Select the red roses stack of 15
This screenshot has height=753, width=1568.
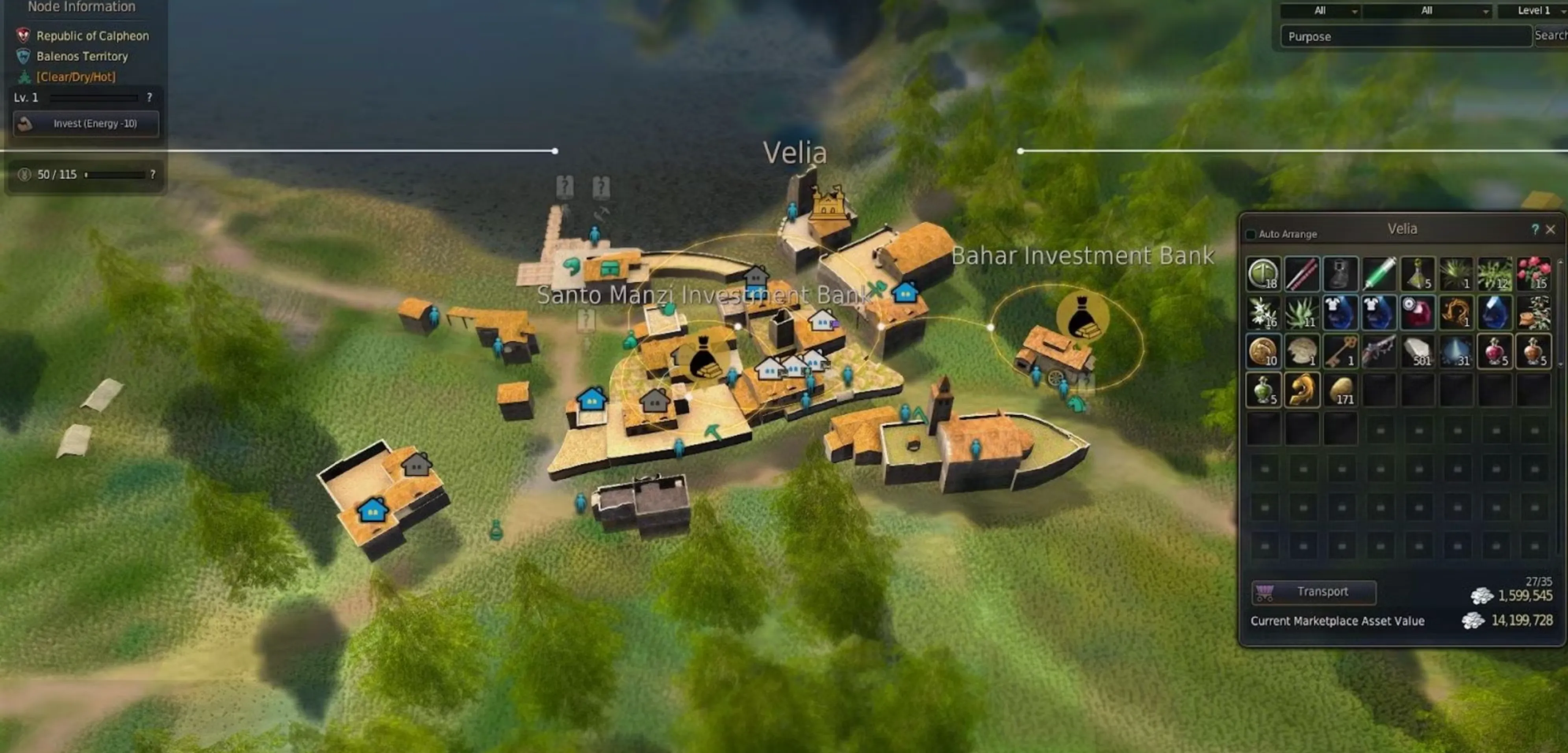click(x=1533, y=274)
